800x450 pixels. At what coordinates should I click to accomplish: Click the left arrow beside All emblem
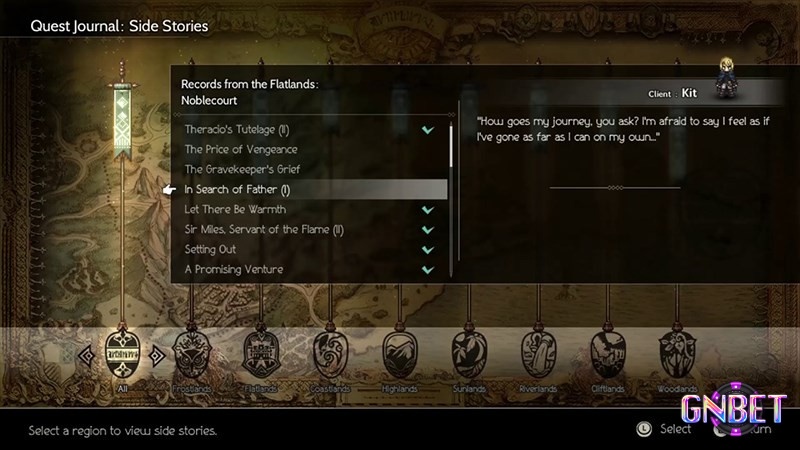pos(86,352)
